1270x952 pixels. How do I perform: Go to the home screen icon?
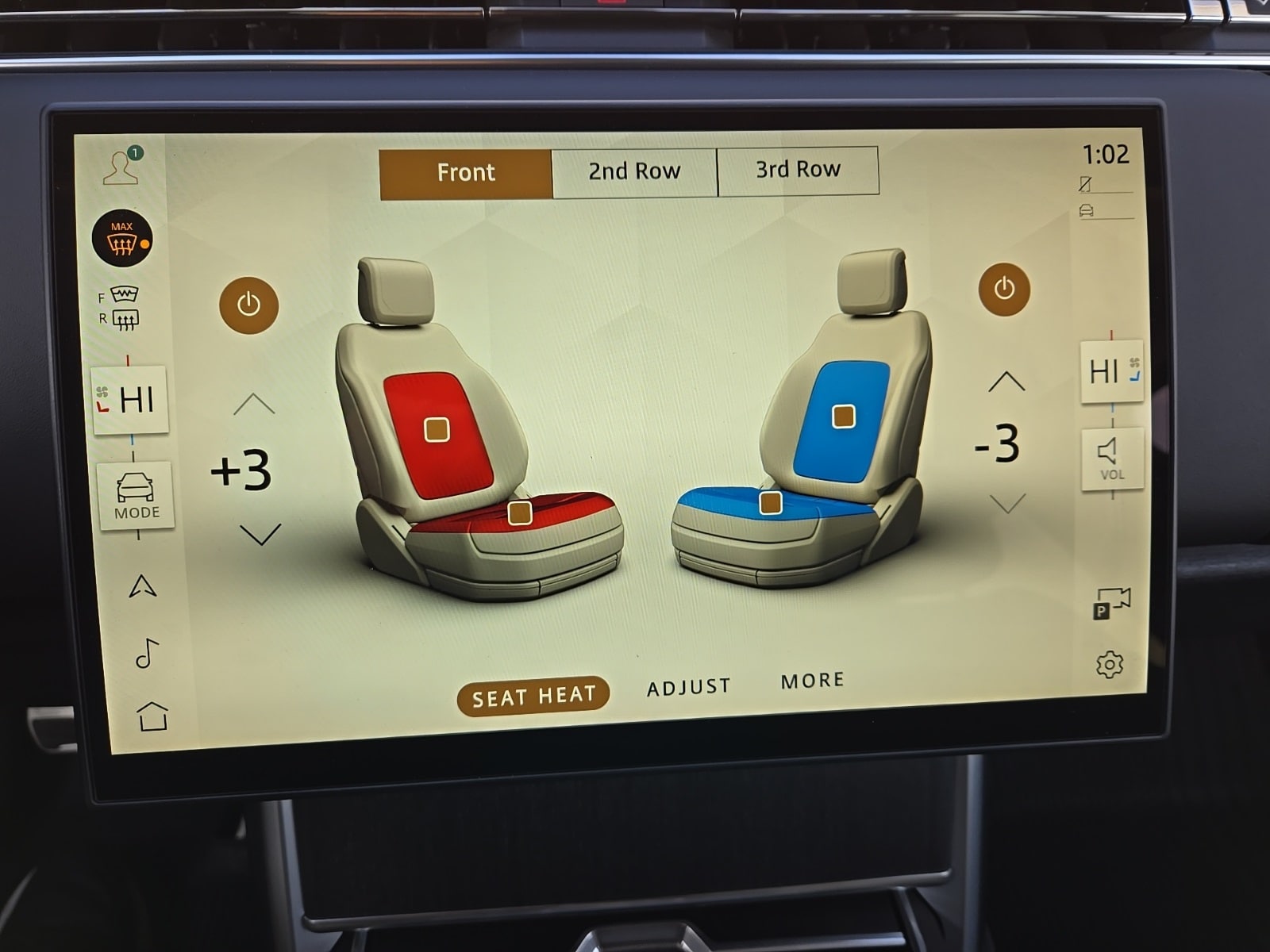click(x=152, y=716)
